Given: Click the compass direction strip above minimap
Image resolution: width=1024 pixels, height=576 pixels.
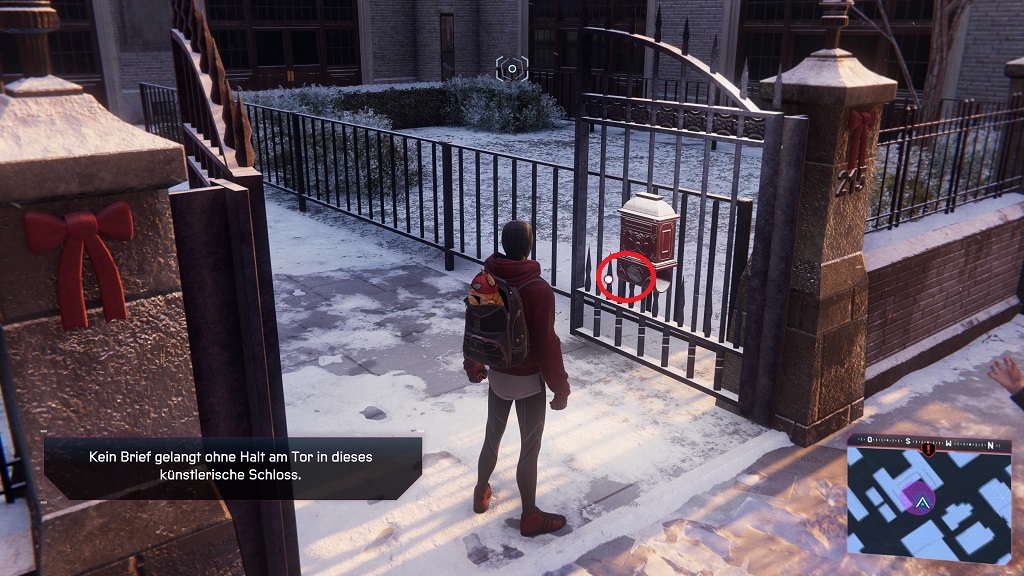Looking at the screenshot, I should click(928, 441).
